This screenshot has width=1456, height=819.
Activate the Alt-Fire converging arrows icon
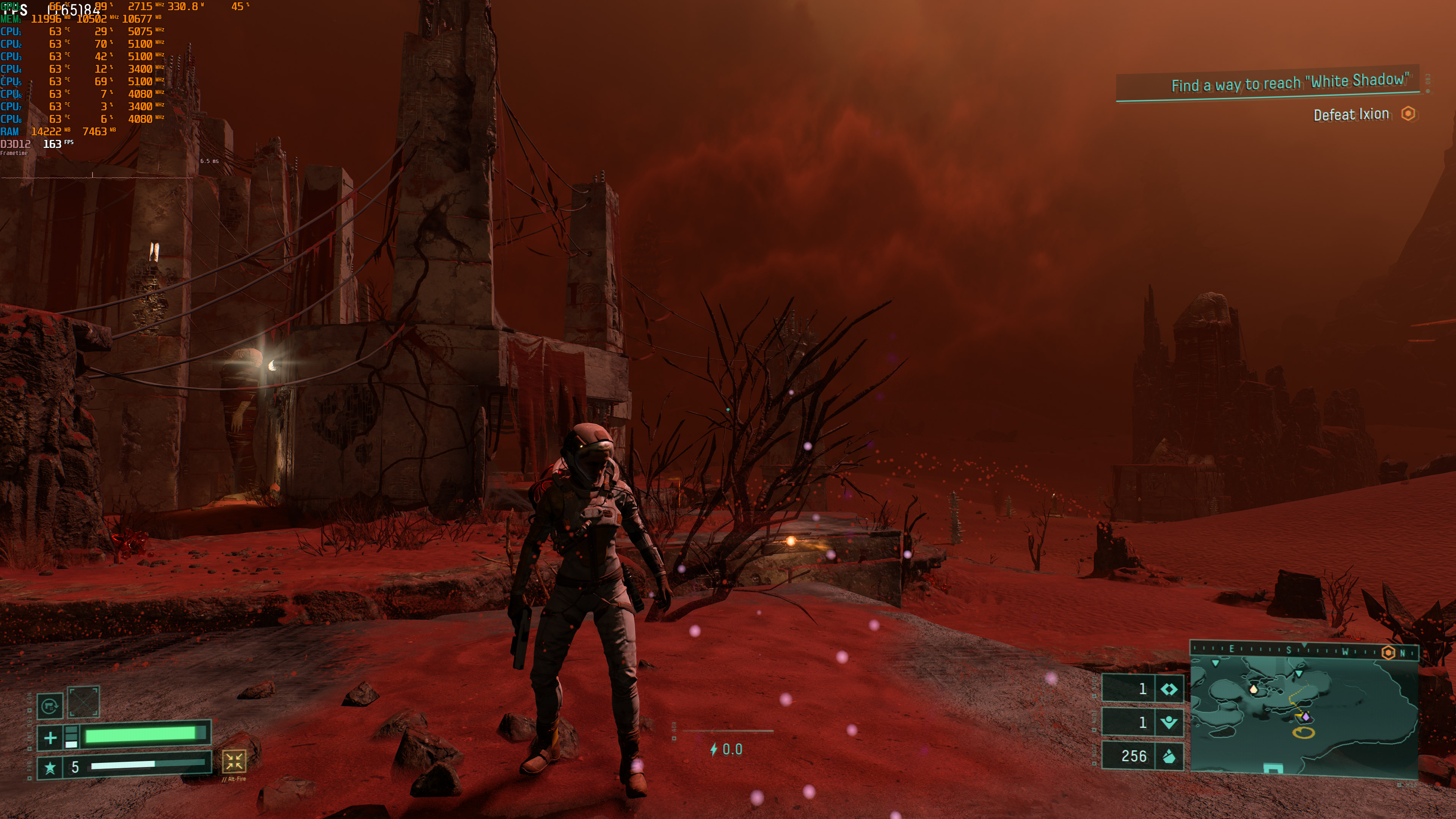[234, 761]
